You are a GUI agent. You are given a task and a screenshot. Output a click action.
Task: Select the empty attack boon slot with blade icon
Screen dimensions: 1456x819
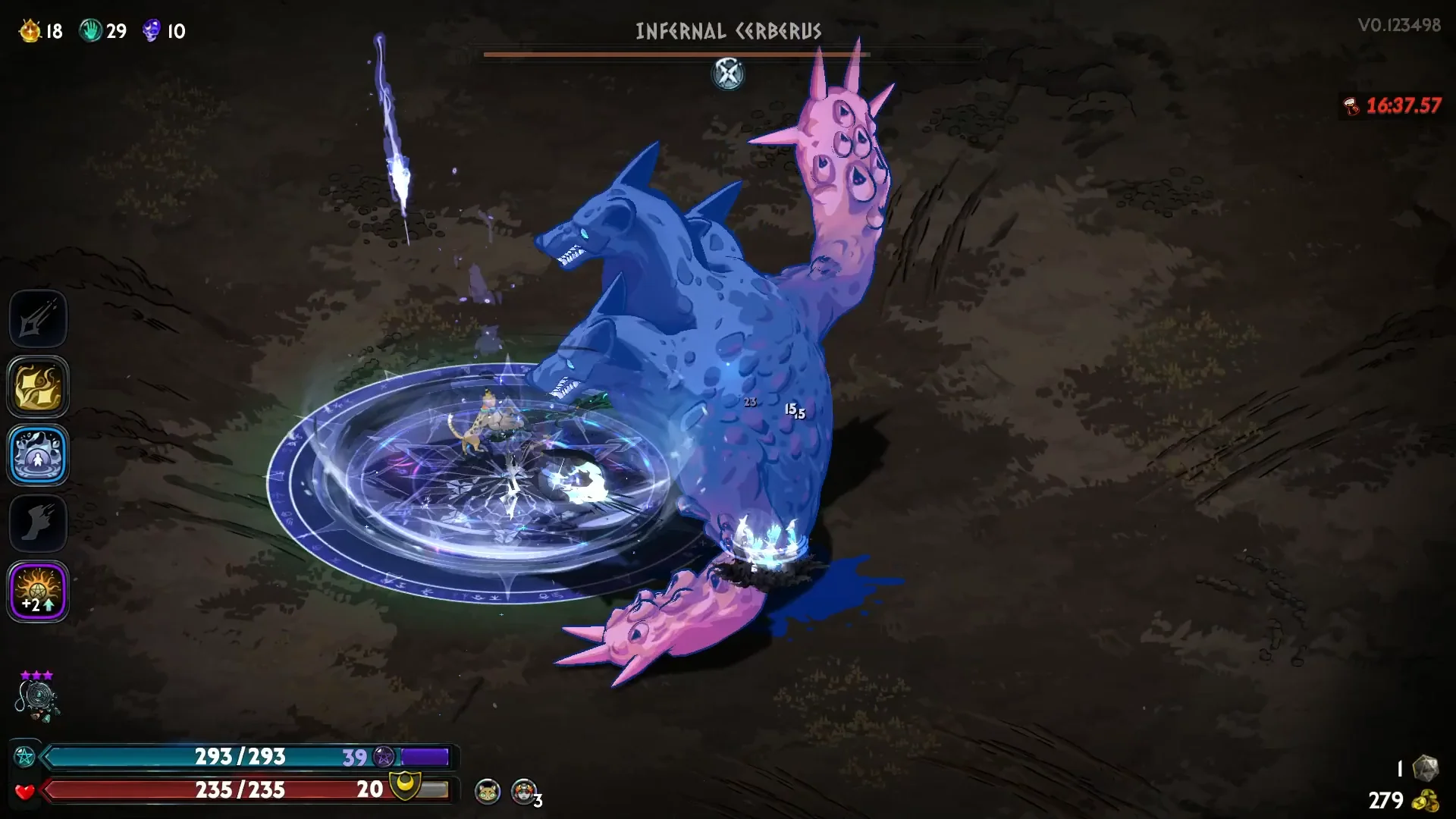(38, 319)
